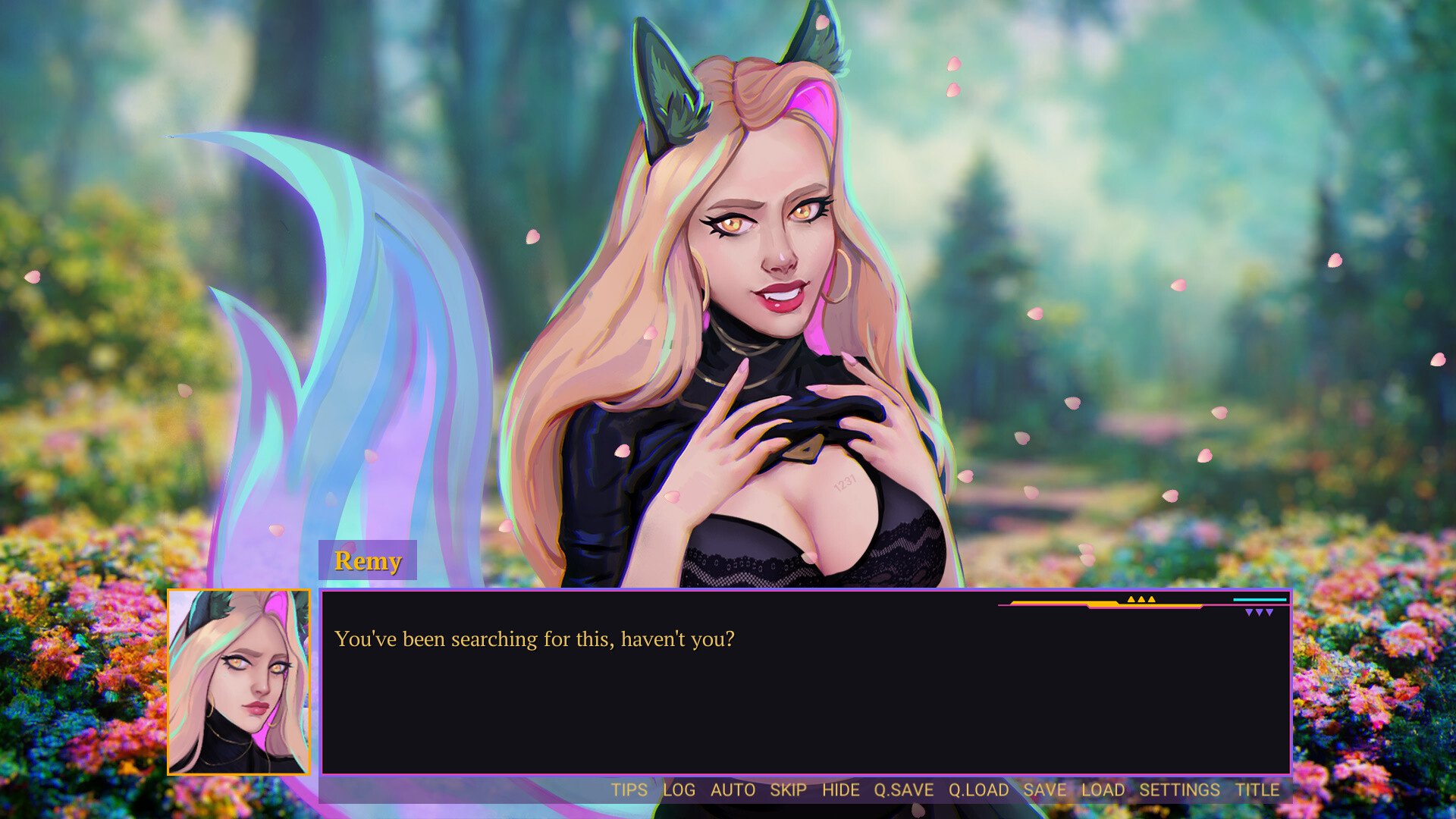Open the LOAD screen
This screenshot has width=1456, height=819.
click(x=1103, y=790)
